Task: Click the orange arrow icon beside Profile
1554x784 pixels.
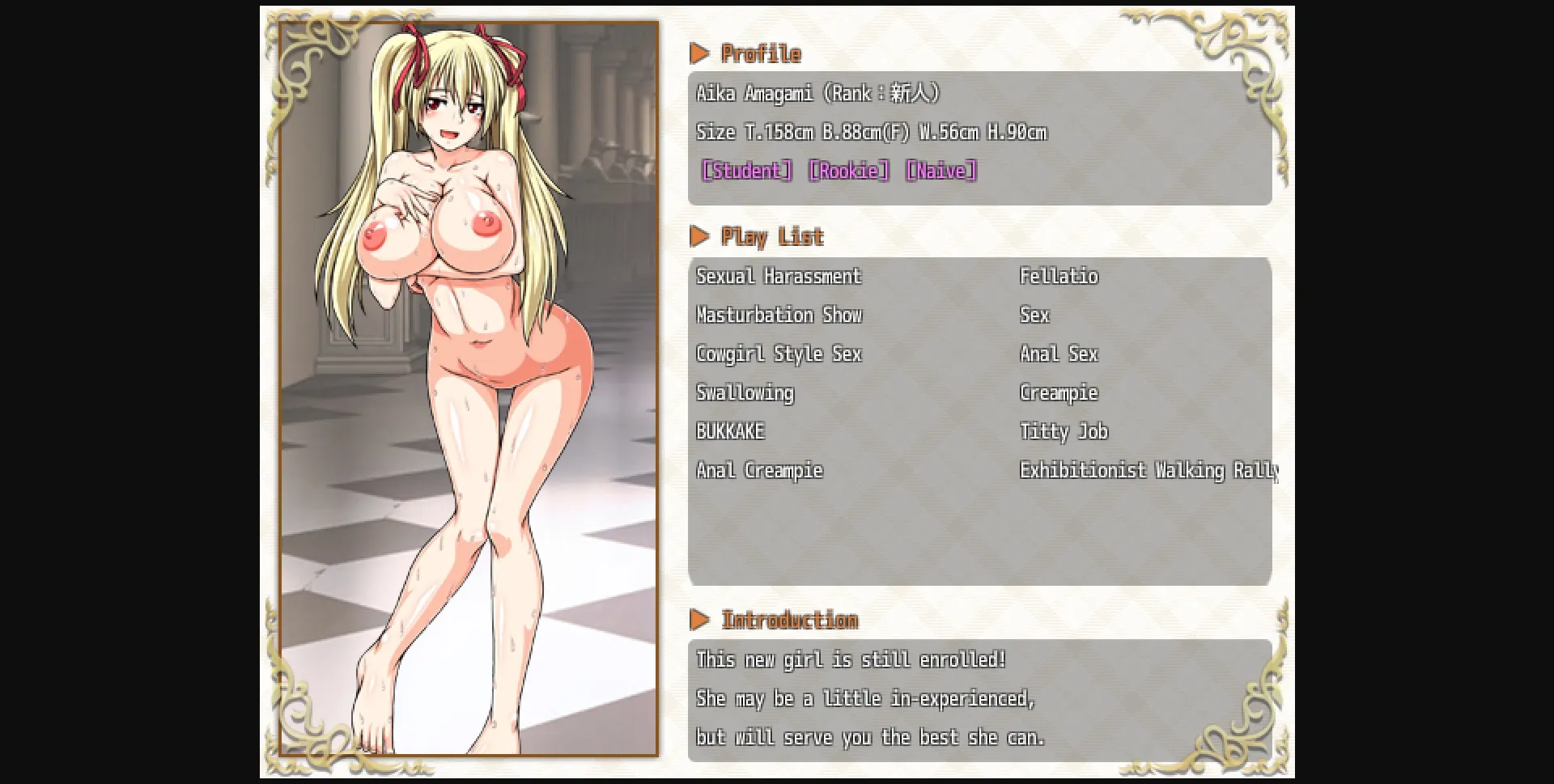Action: 701,53
